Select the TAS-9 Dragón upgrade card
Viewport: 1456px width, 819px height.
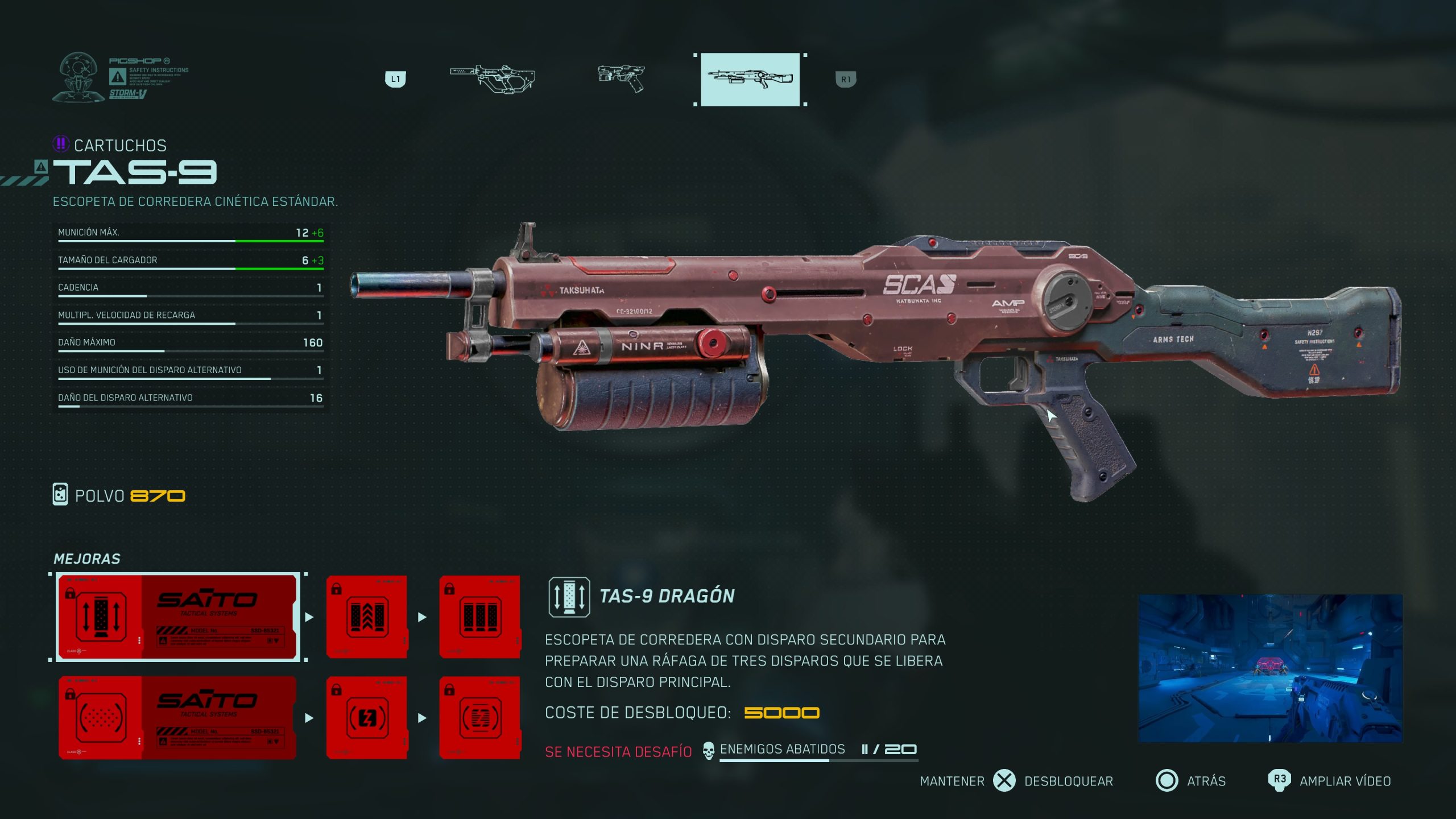(x=177, y=617)
